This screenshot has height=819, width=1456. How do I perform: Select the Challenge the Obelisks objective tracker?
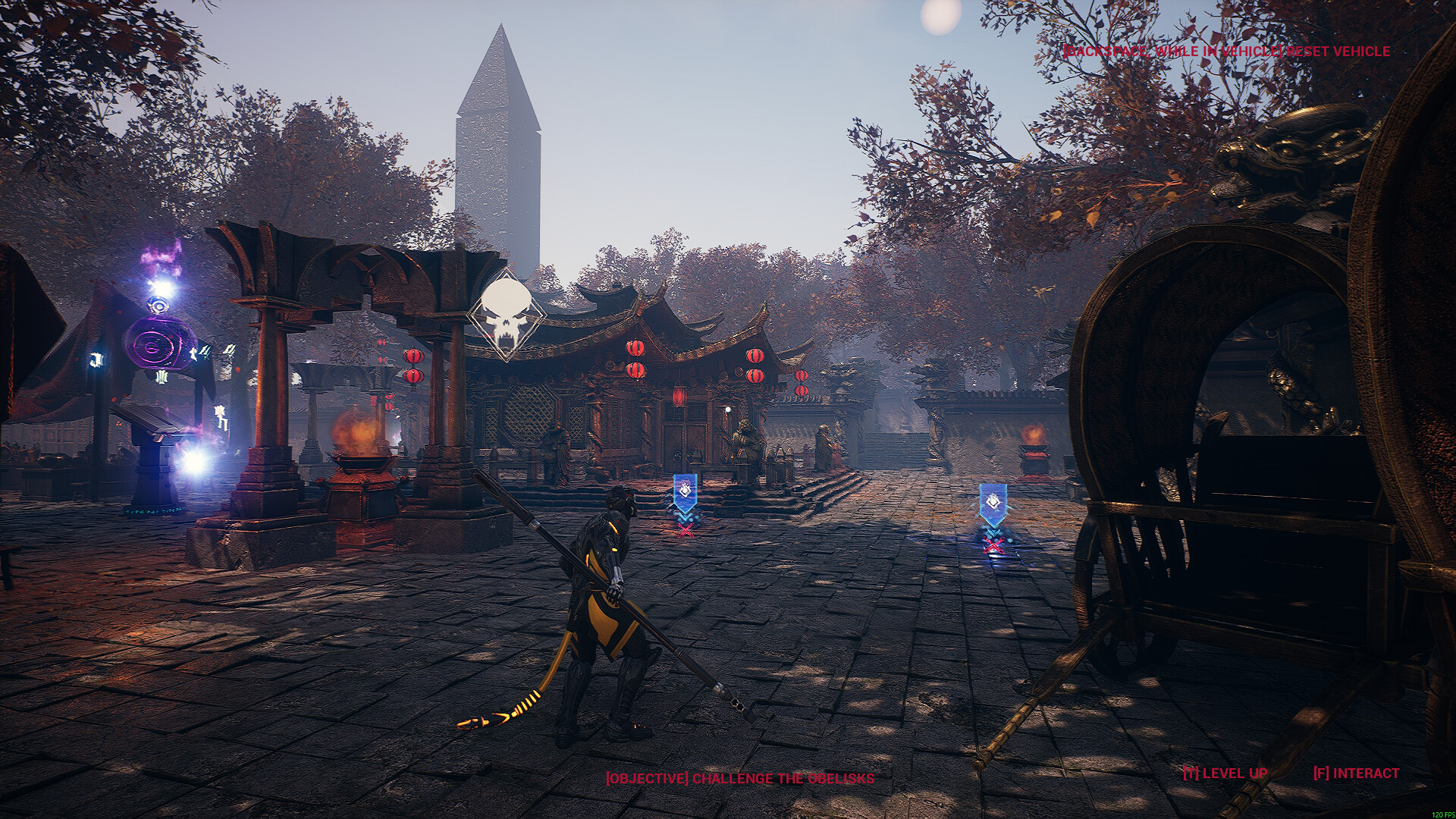tap(739, 779)
